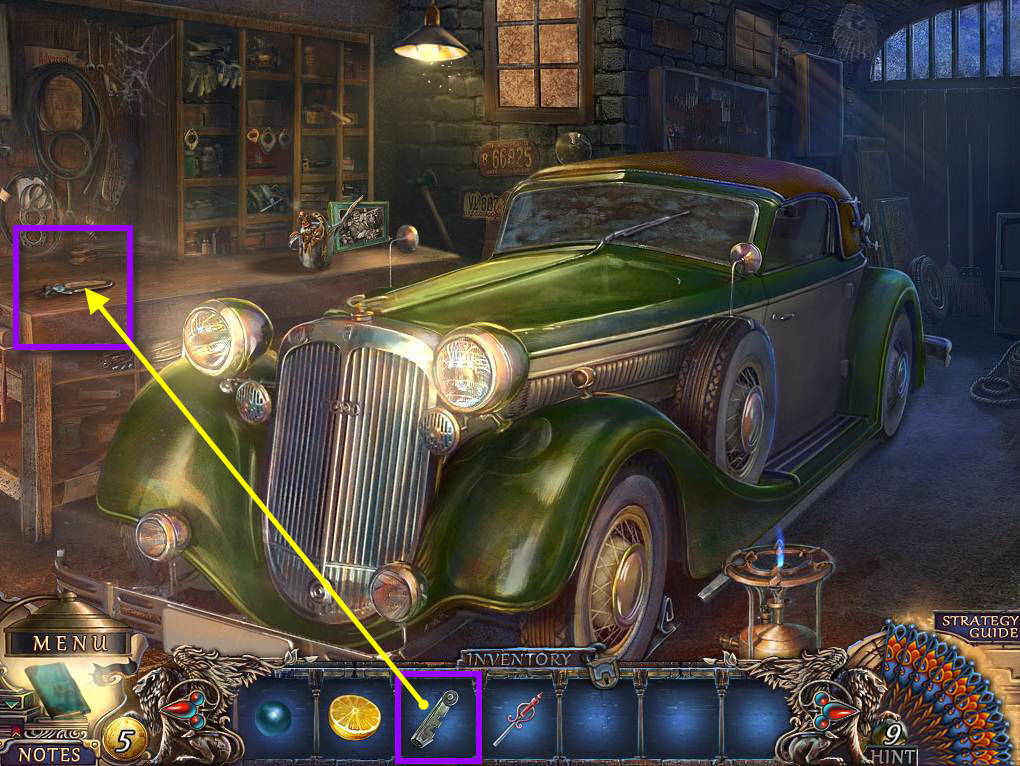This screenshot has width=1020, height=766.
Task: Click the inventory lock icon
Action: tap(603, 670)
